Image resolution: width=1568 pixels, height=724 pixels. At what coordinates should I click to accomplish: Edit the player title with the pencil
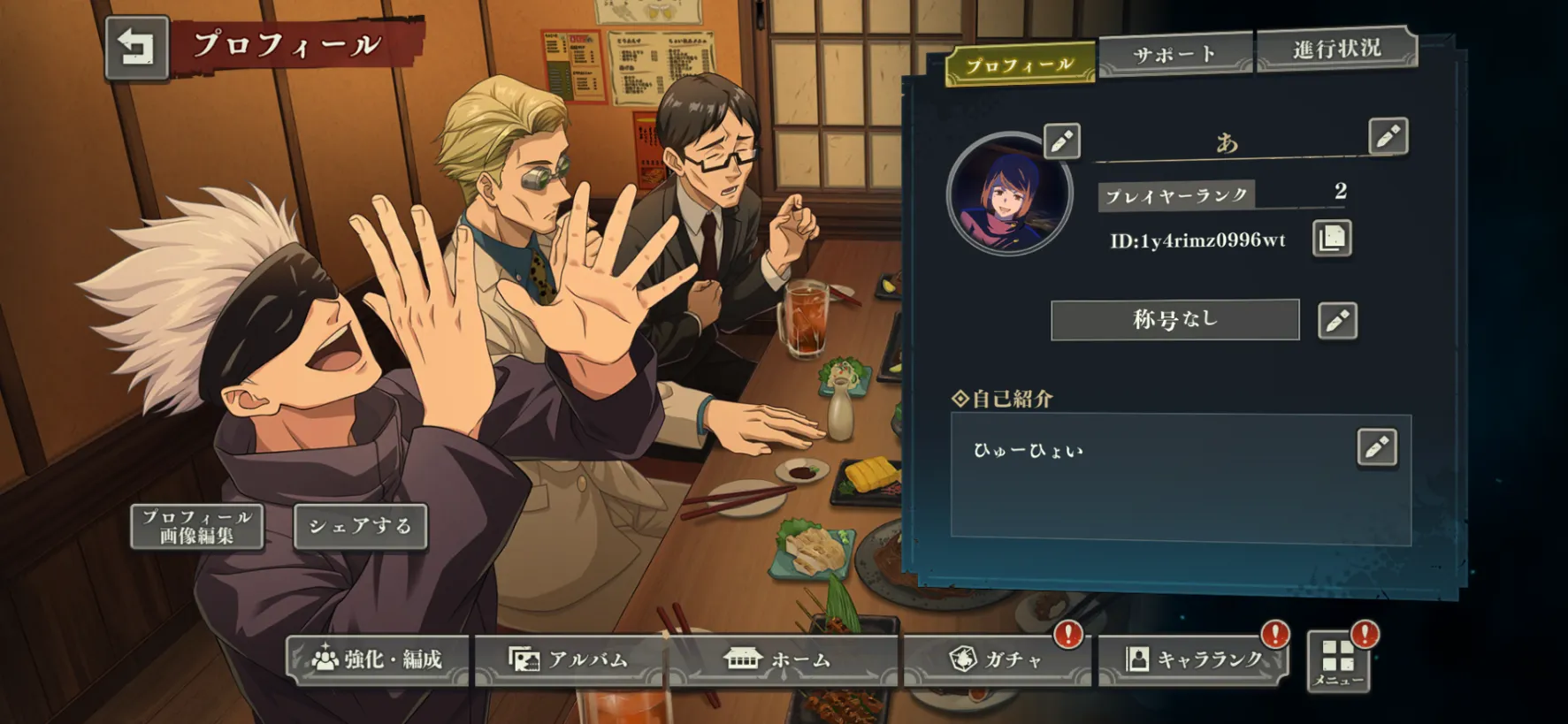pyautogui.click(x=1336, y=320)
